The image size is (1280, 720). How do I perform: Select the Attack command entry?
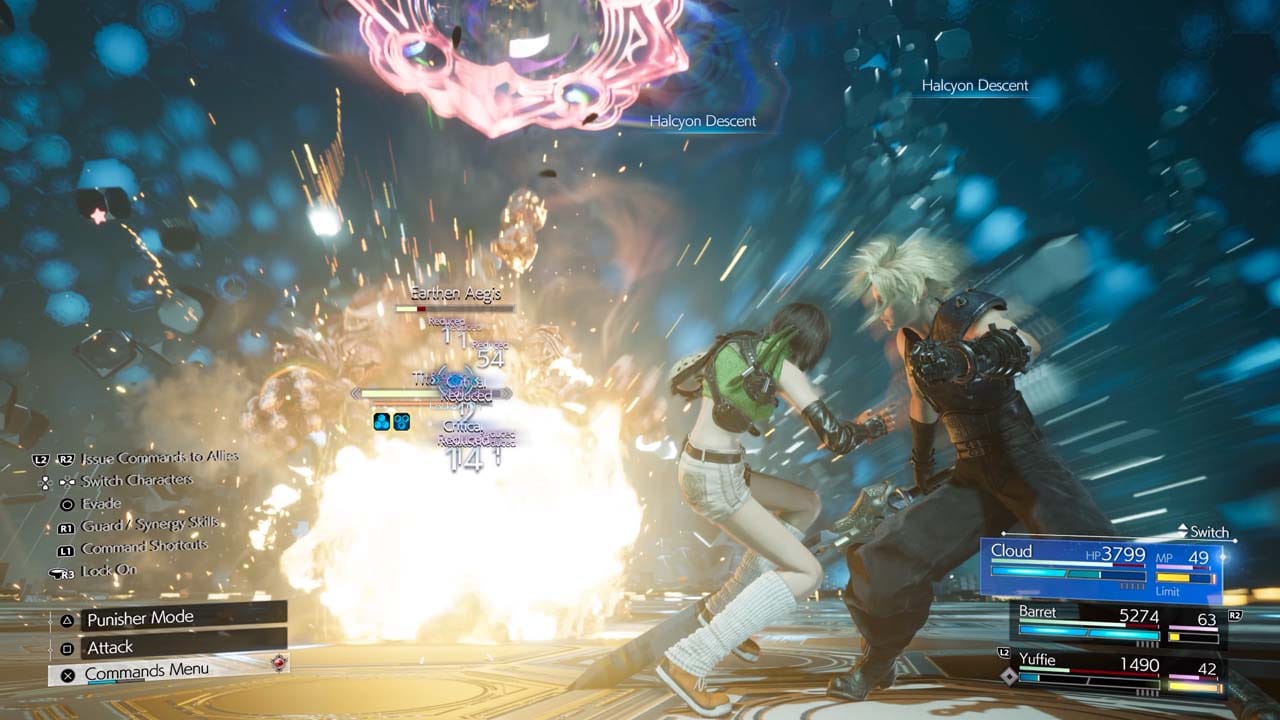click(x=110, y=647)
